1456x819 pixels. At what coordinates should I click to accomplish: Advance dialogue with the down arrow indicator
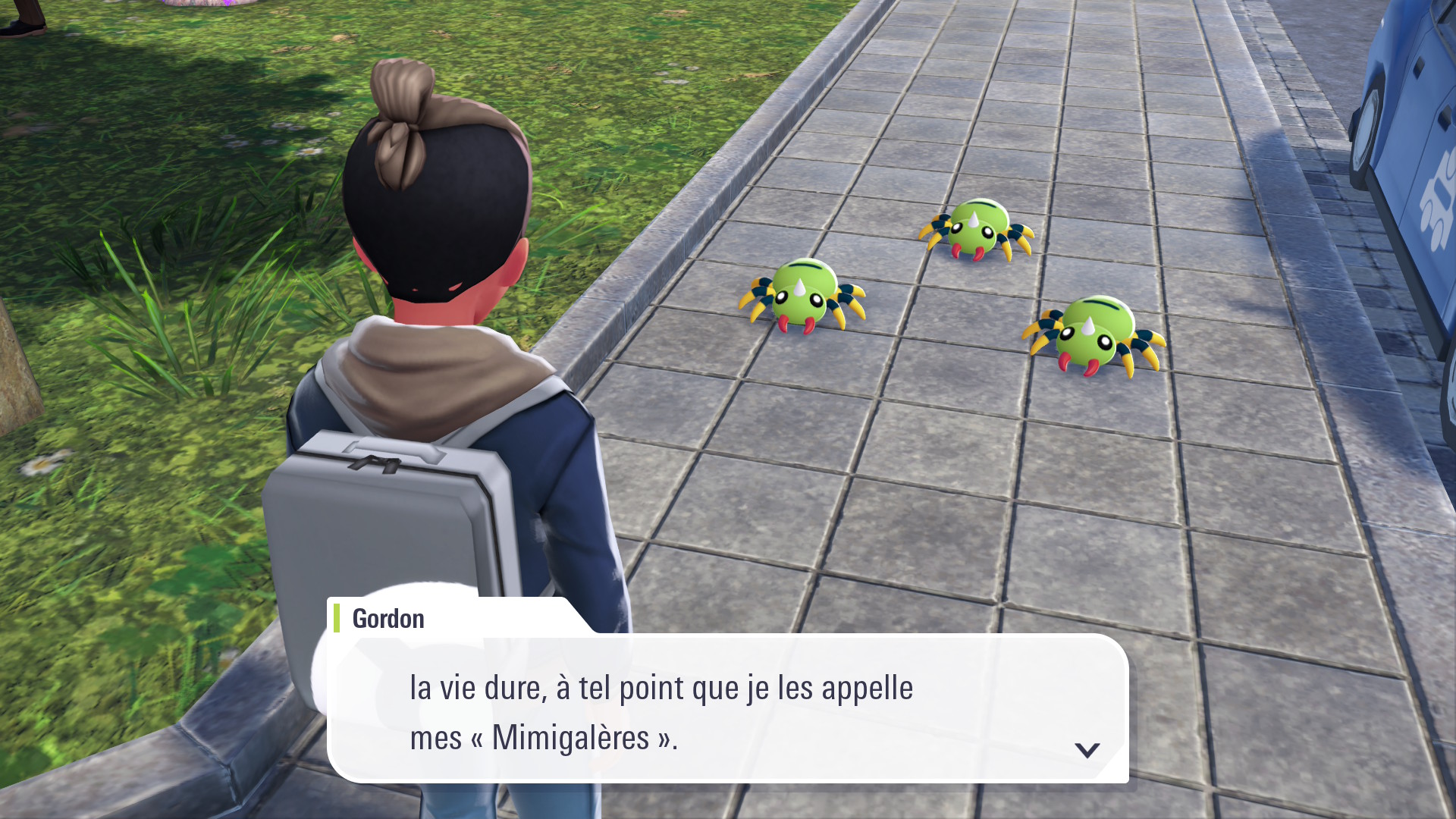pos(1087,750)
